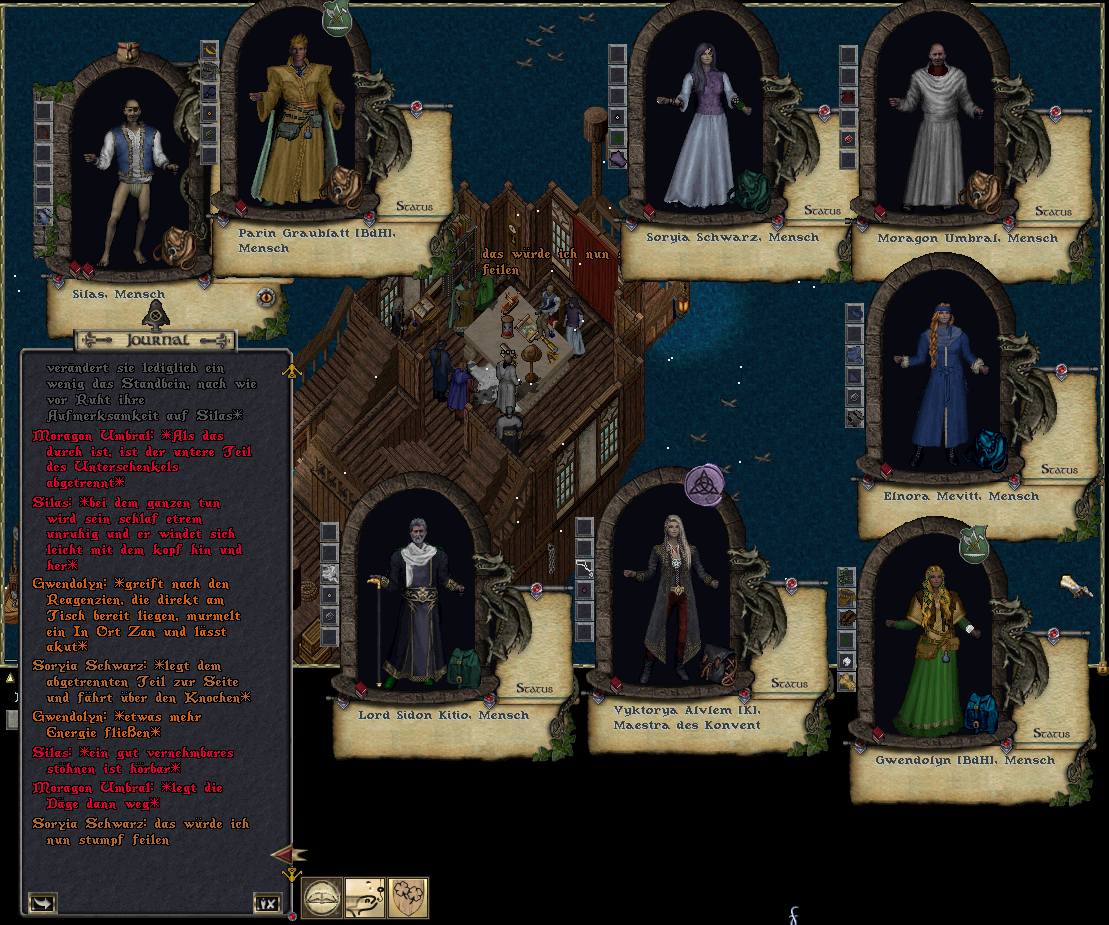
Task: Show Moragon Umbral's Status
Action: (1053, 211)
